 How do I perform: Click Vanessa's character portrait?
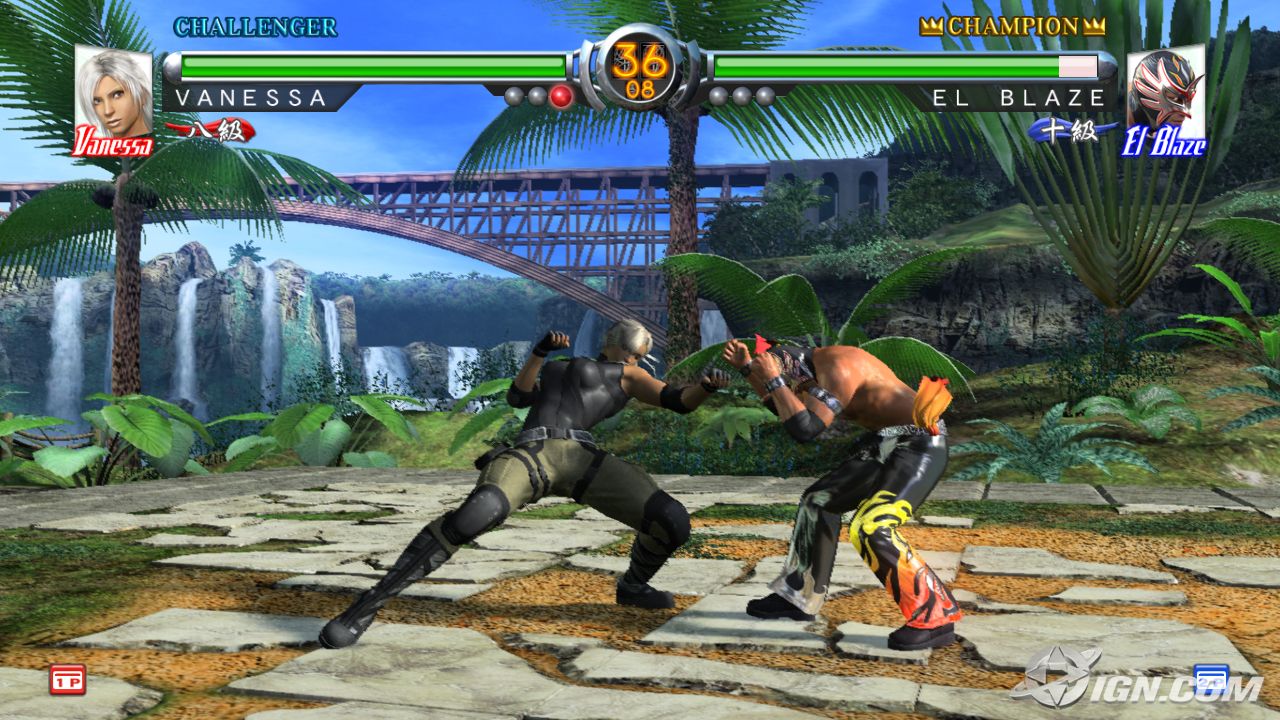pyautogui.click(x=113, y=98)
